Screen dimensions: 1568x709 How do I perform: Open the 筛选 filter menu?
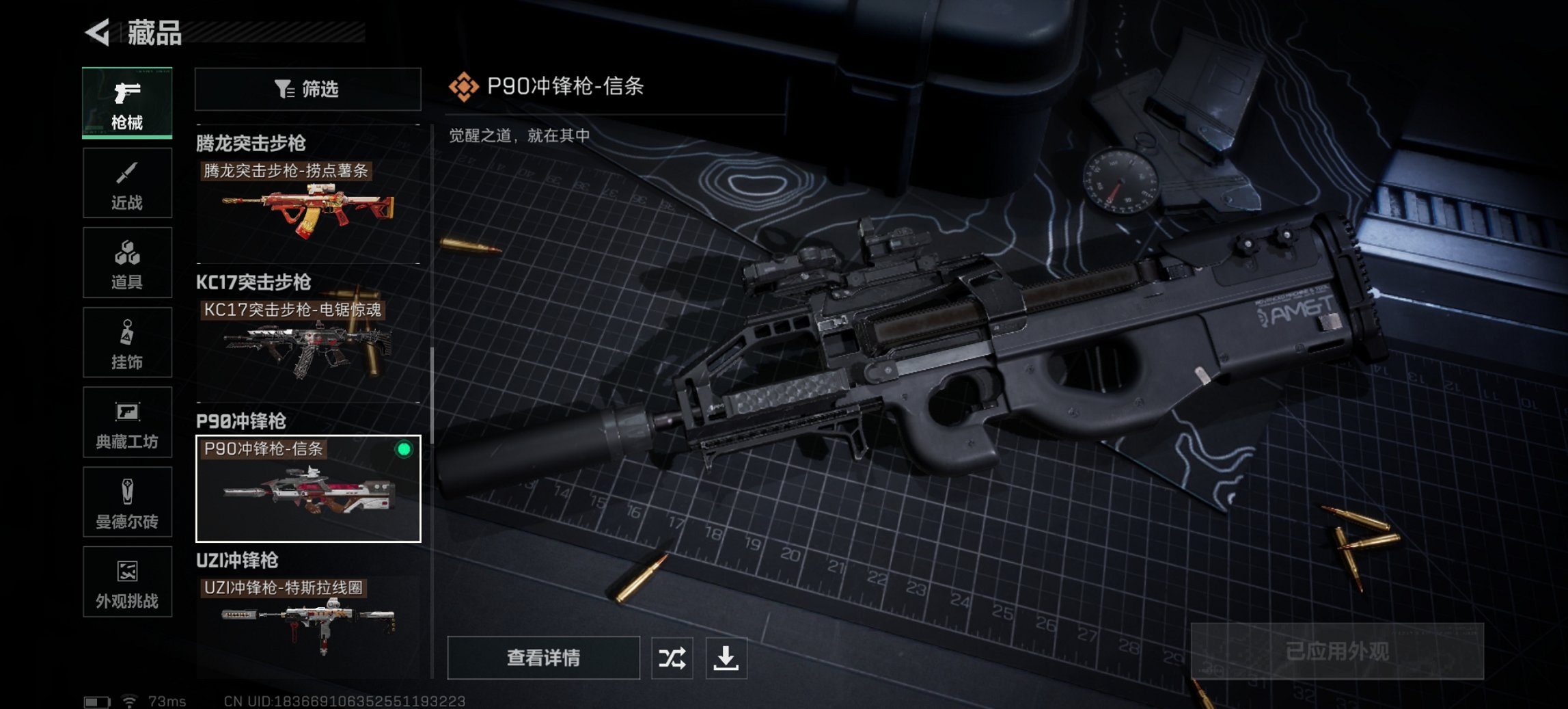click(x=307, y=88)
